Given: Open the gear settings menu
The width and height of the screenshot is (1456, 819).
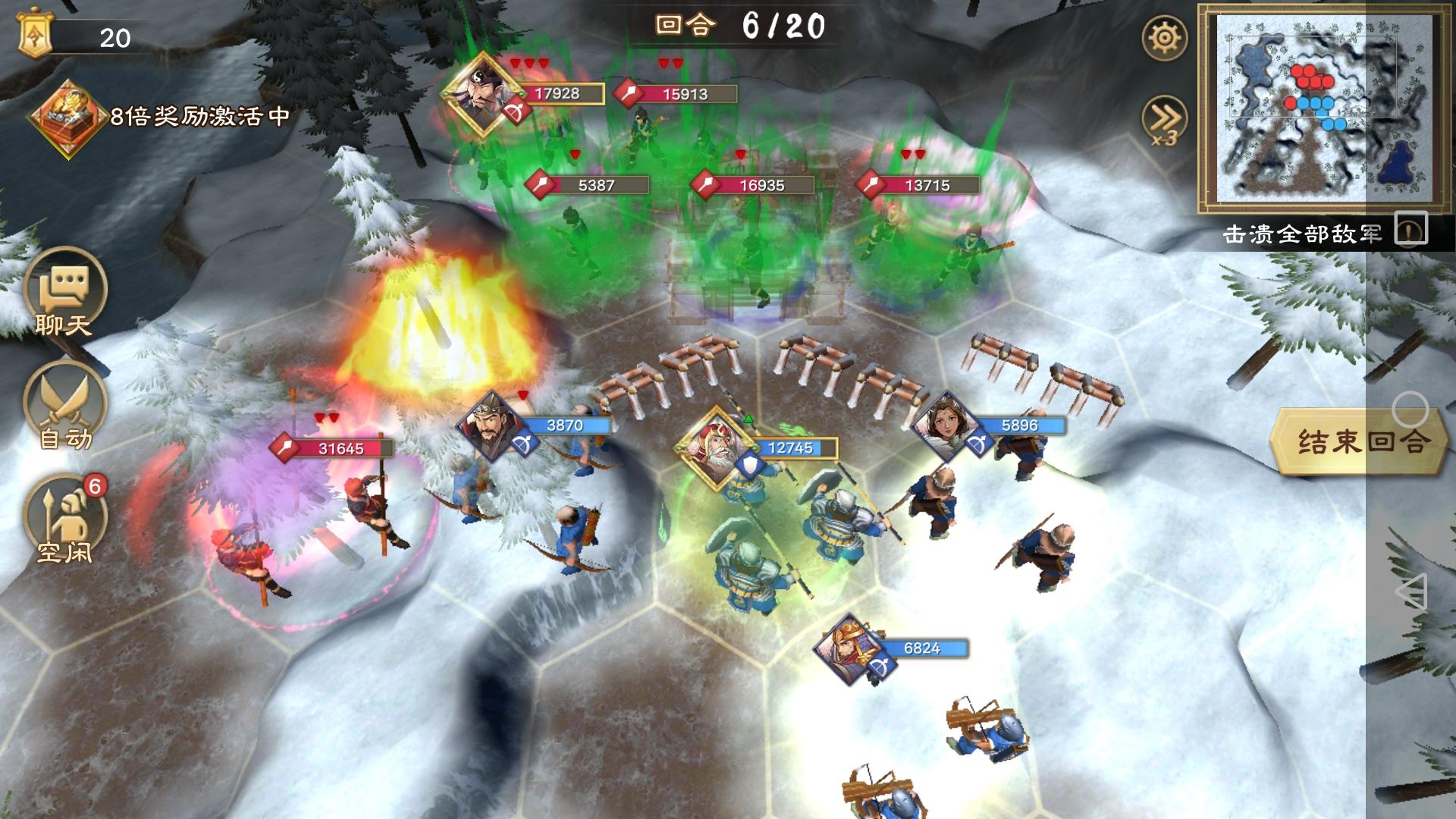Looking at the screenshot, I should (1164, 37).
